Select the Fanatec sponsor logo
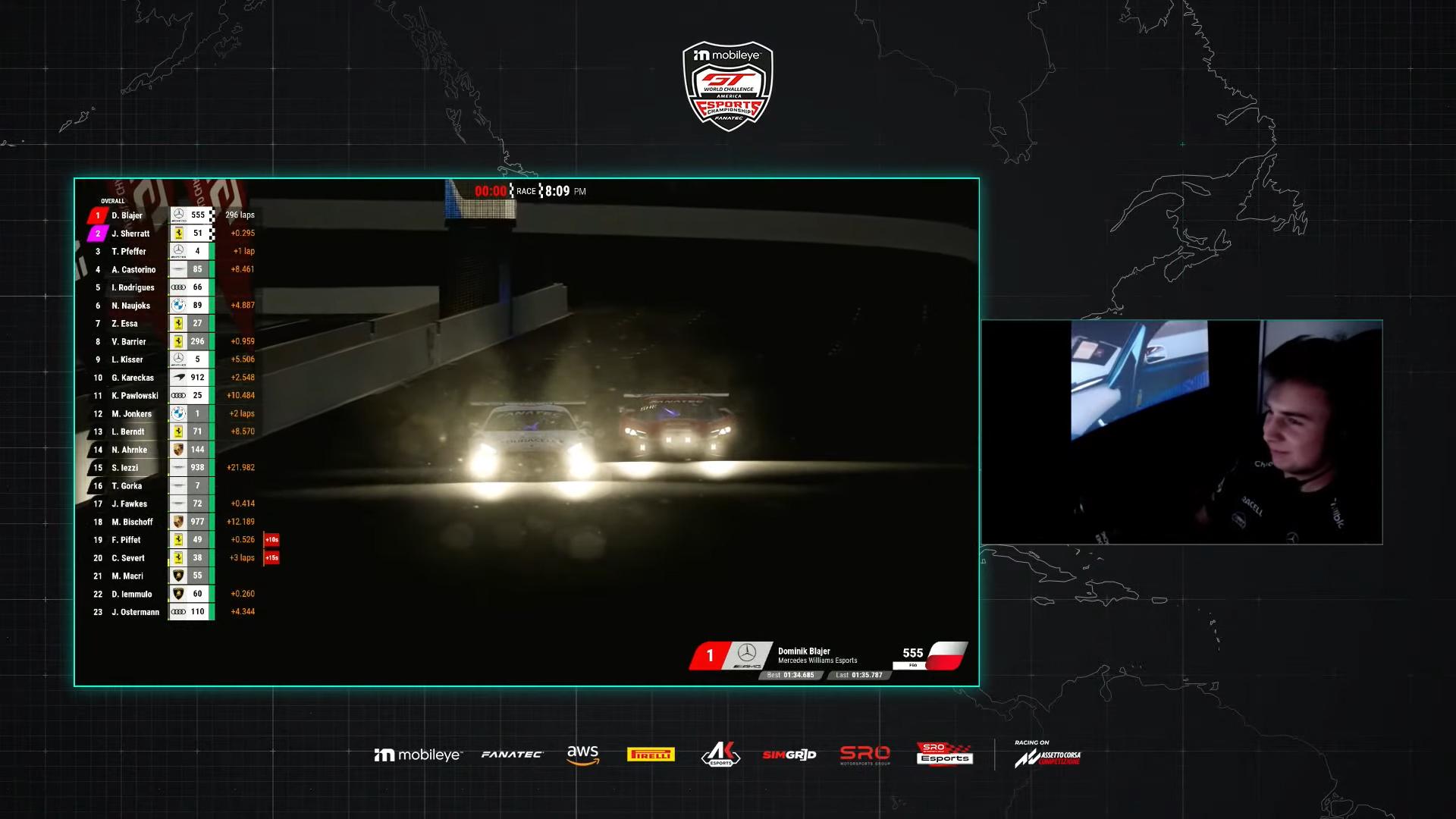This screenshot has height=819, width=1456. click(512, 754)
